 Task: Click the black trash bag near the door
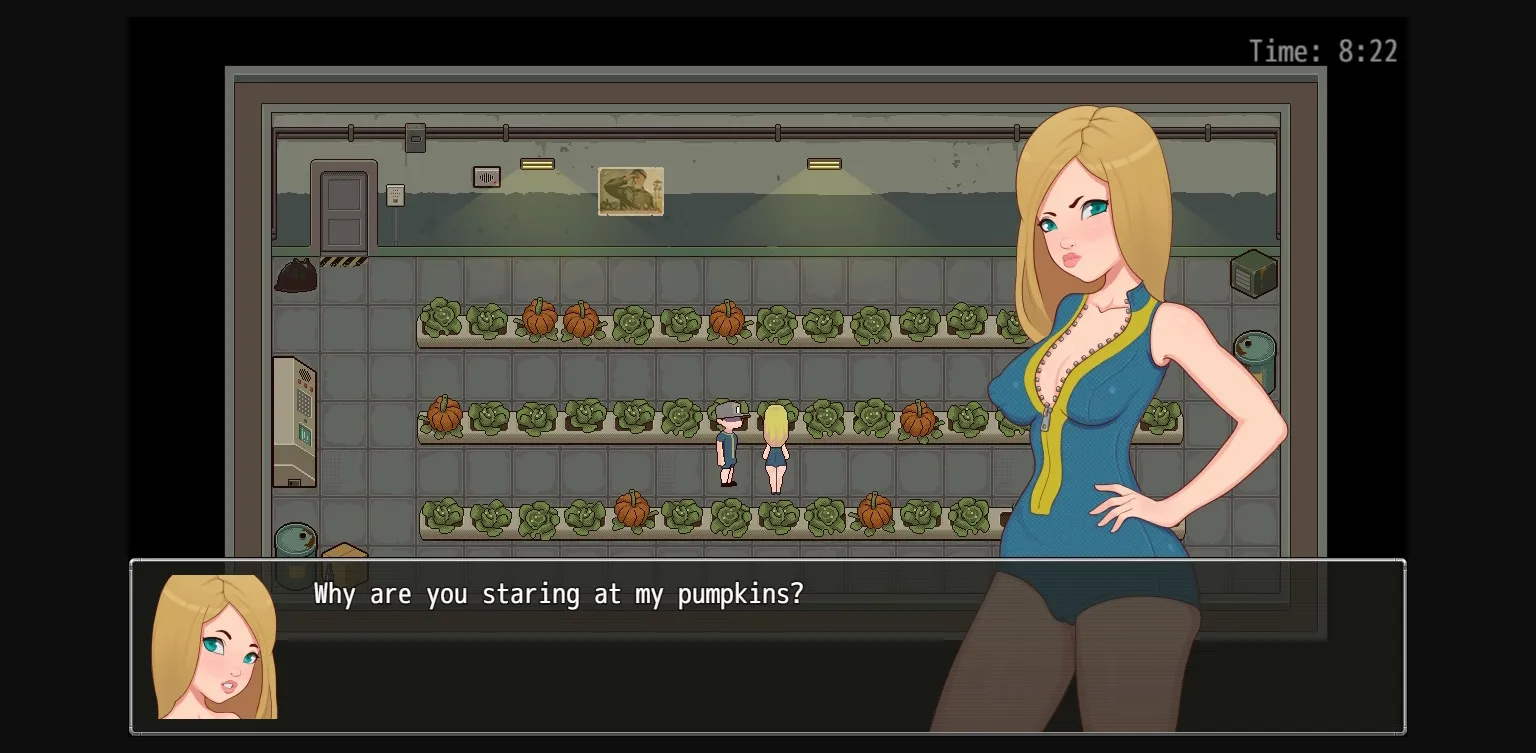click(295, 274)
